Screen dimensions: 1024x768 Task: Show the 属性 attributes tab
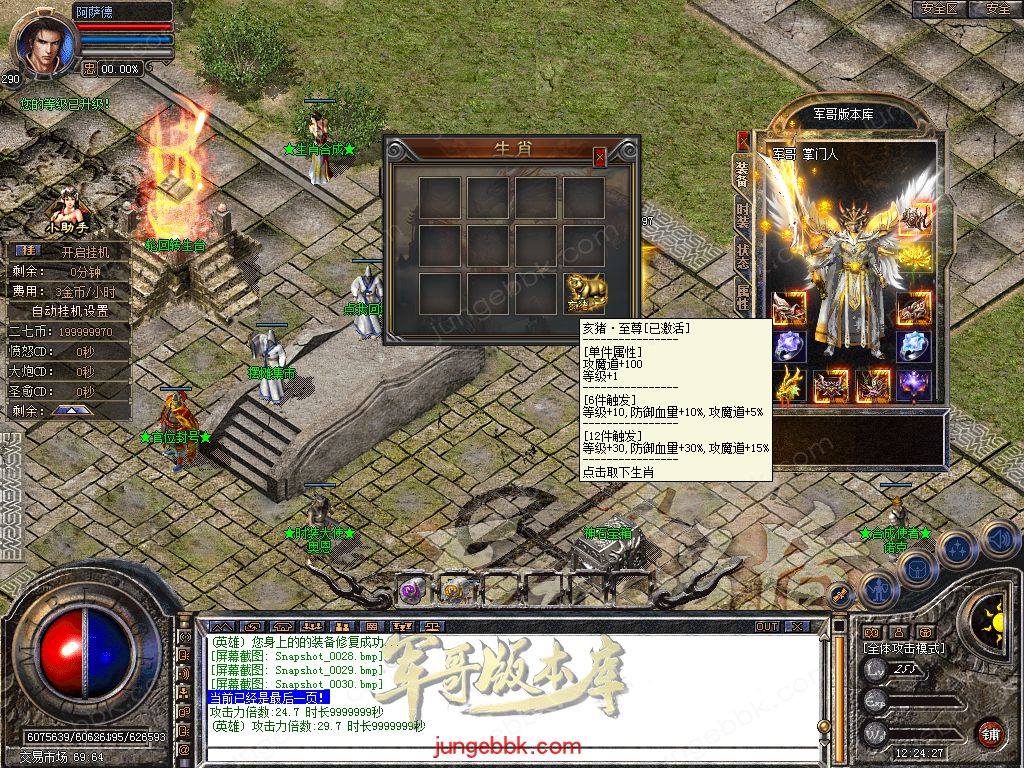pos(742,296)
